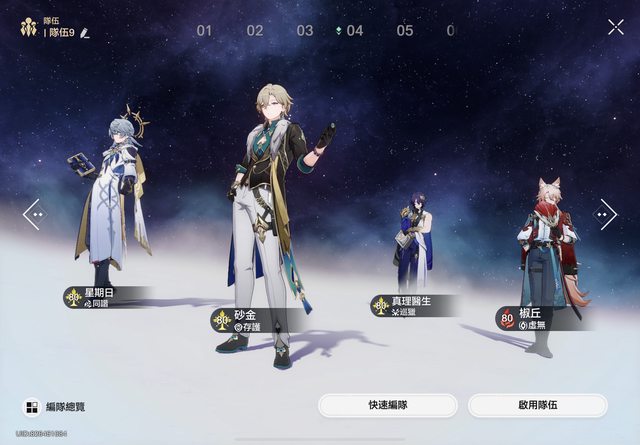This screenshot has height=445, width=640.
Task: Go to the previous team with left arrow
Action: tap(34, 214)
